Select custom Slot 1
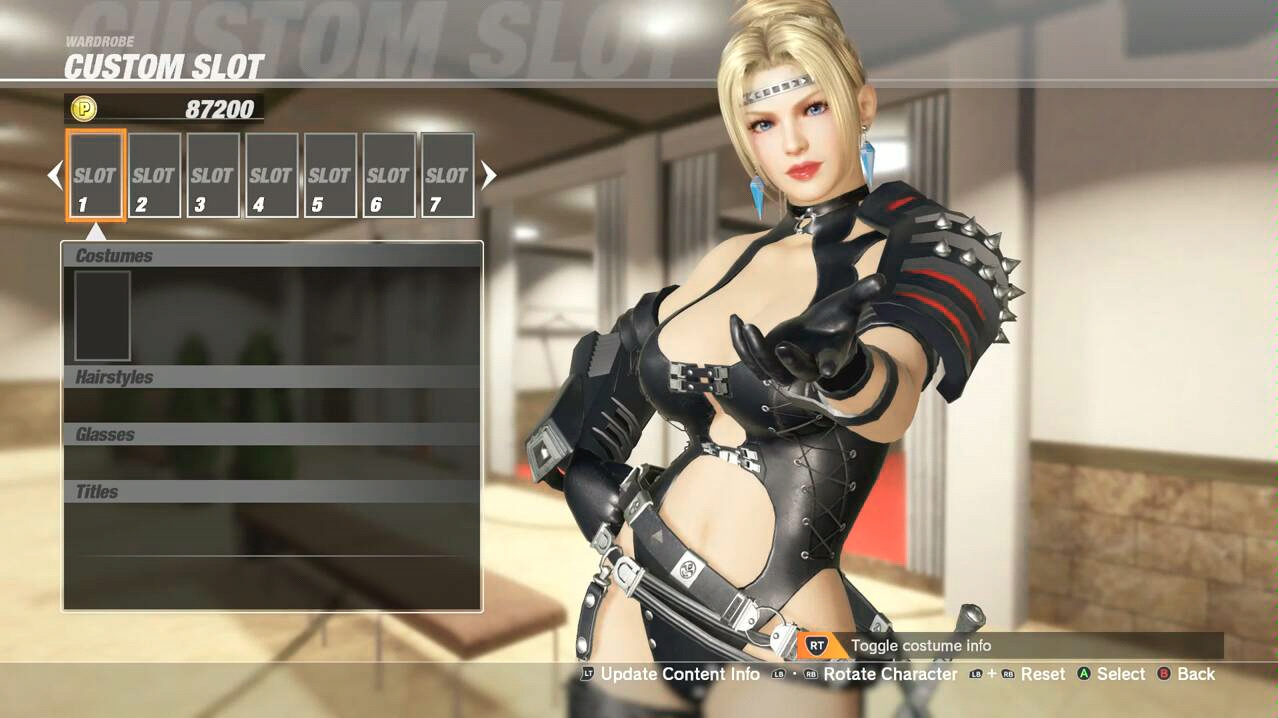The height and width of the screenshot is (718, 1278). (x=95, y=175)
